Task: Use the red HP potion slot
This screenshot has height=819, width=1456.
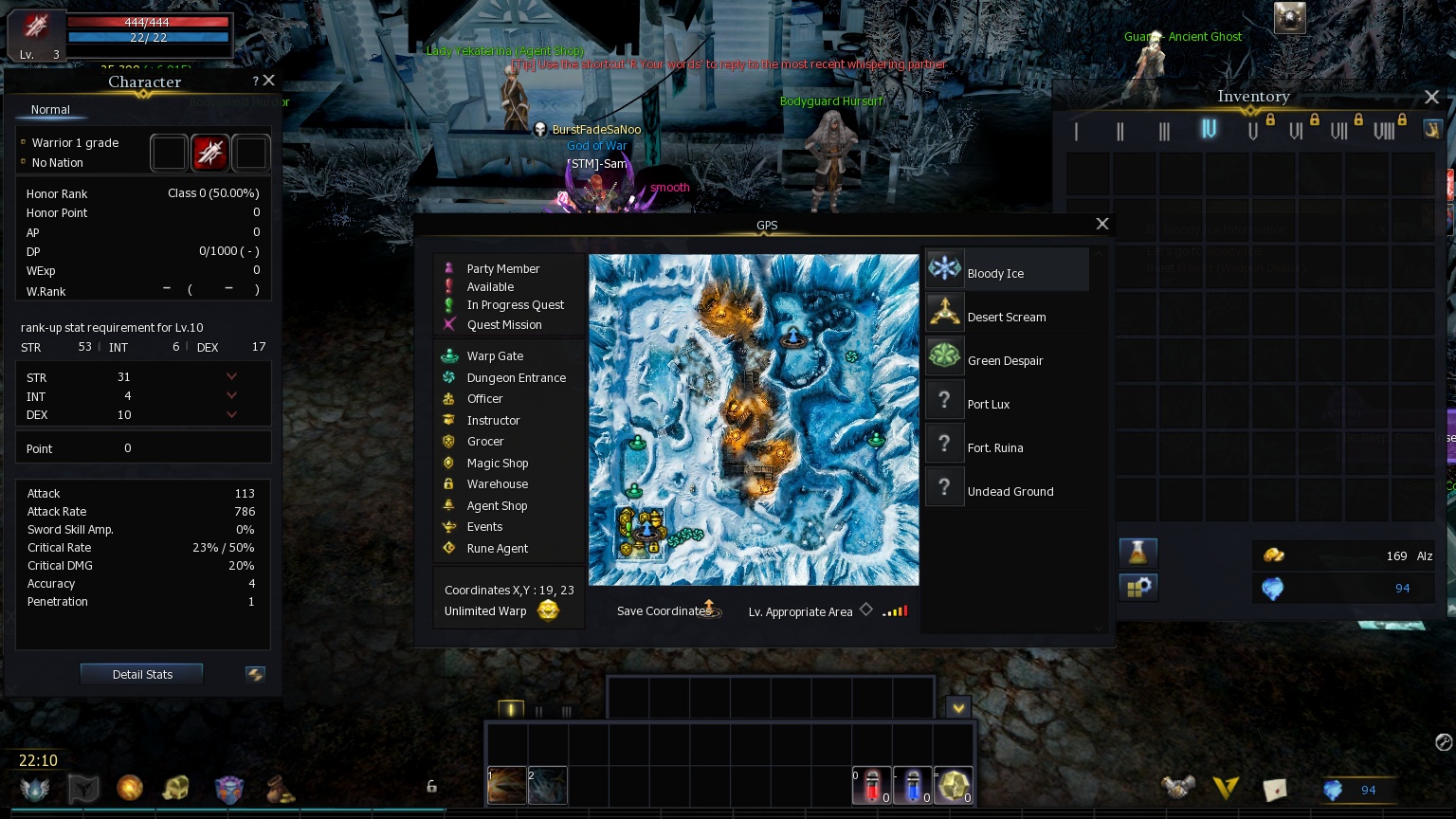Action: 872,785
